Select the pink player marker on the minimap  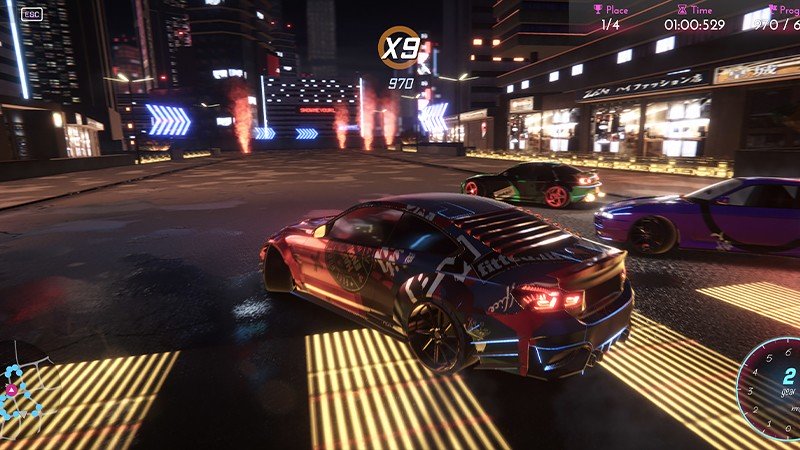point(11,389)
